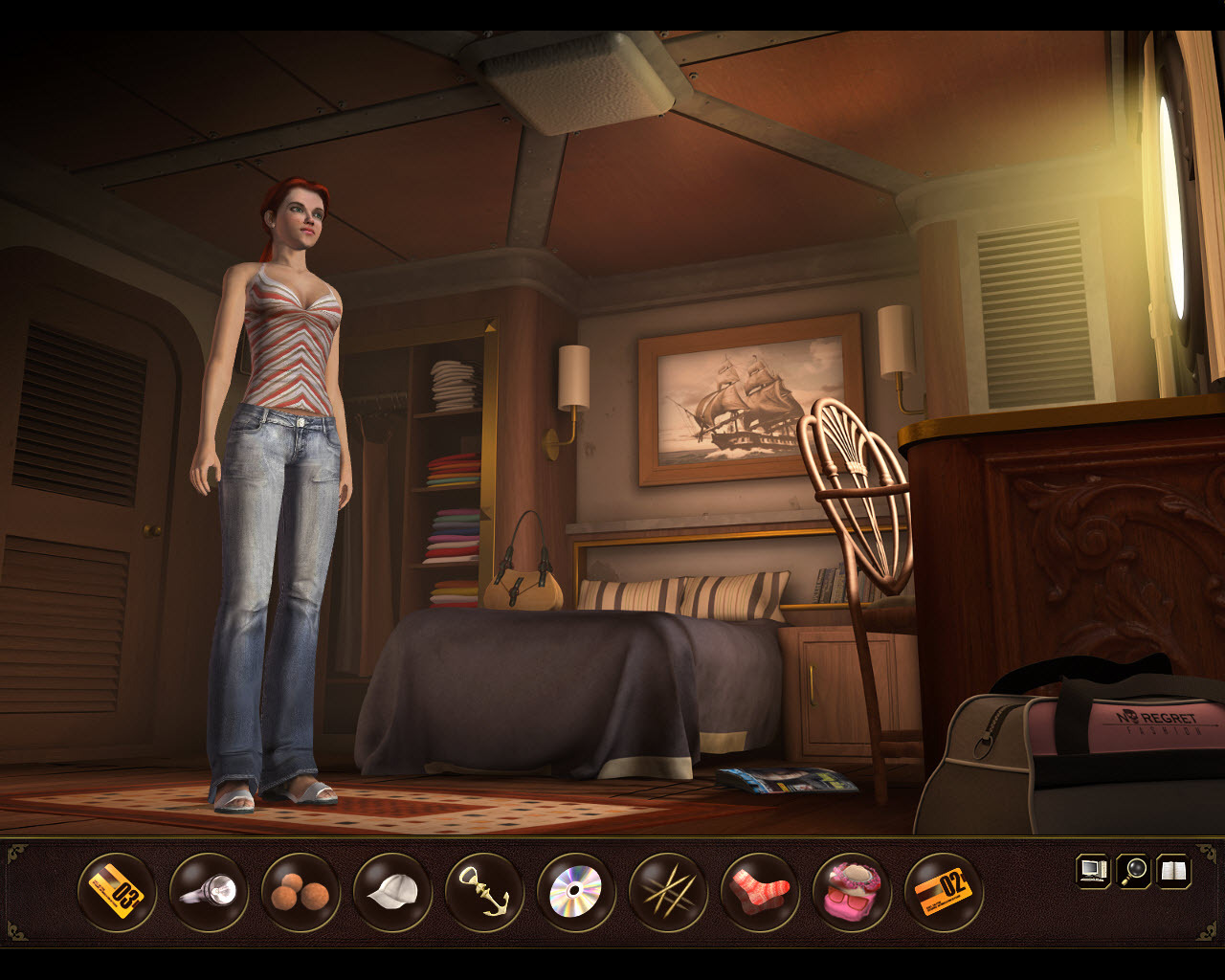
Task: Activate the magnifying glass examine icon
Action: point(1132,871)
